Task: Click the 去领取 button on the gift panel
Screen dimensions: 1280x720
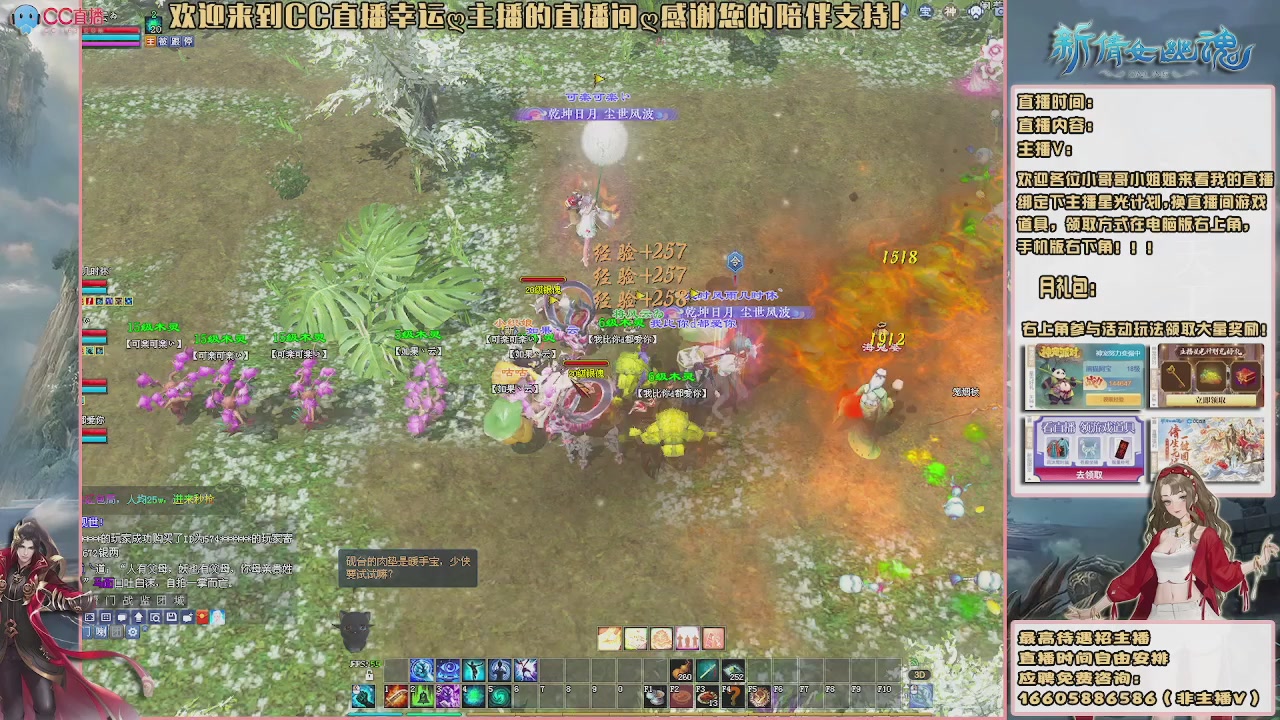Action: pyautogui.click(x=1090, y=476)
